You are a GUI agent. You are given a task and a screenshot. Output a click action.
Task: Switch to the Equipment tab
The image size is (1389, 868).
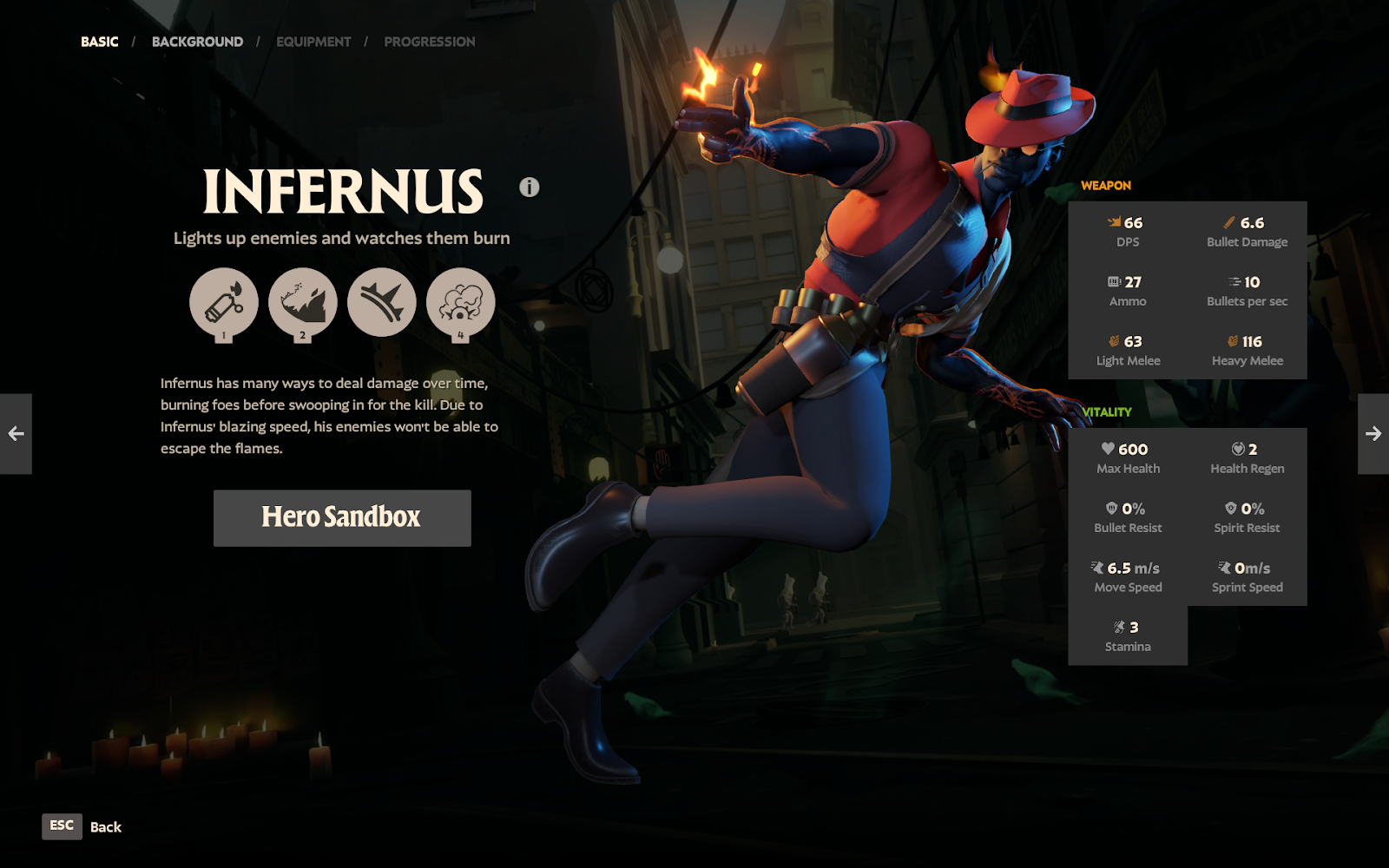click(313, 42)
